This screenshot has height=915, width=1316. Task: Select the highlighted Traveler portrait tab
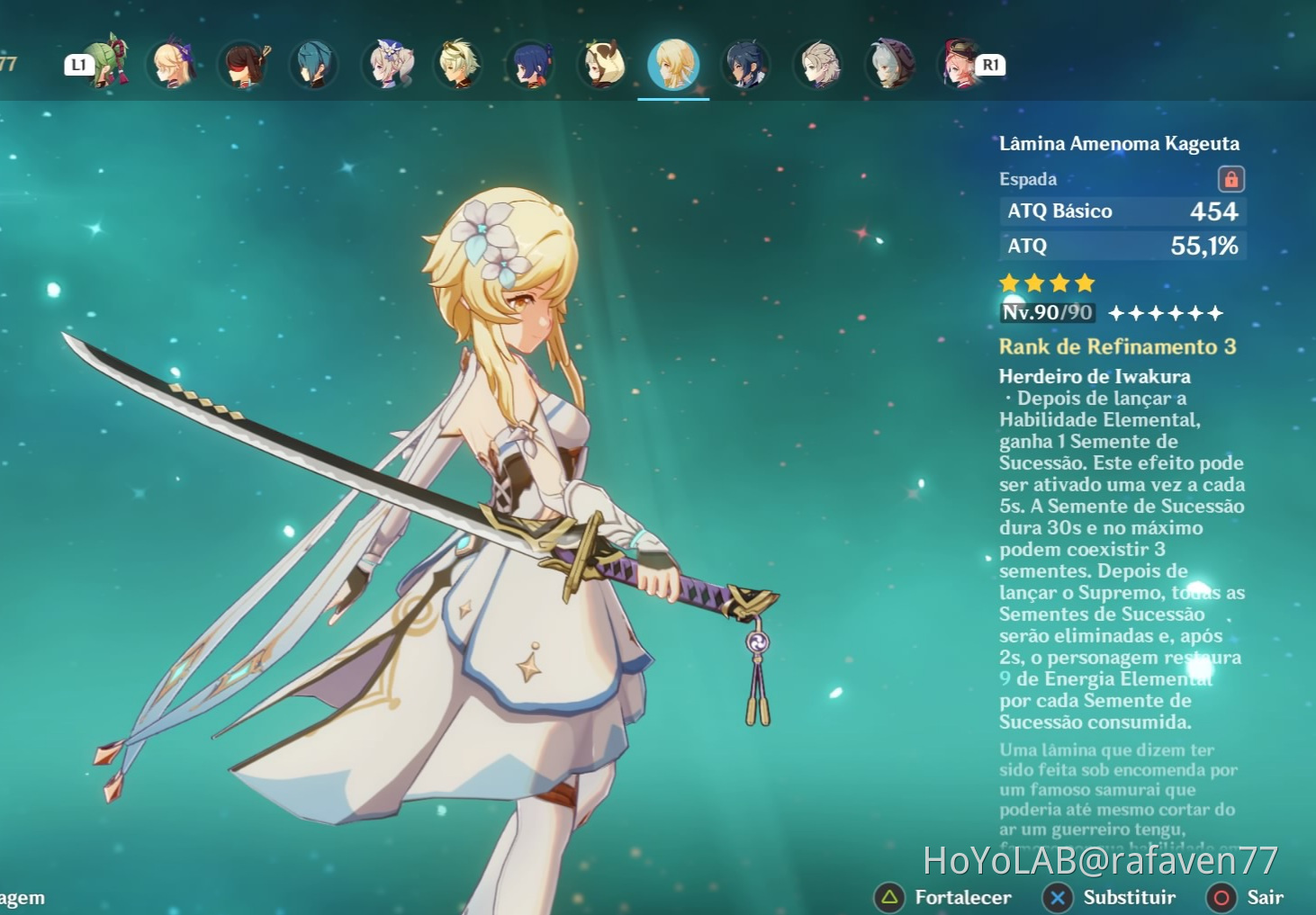click(x=673, y=65)
